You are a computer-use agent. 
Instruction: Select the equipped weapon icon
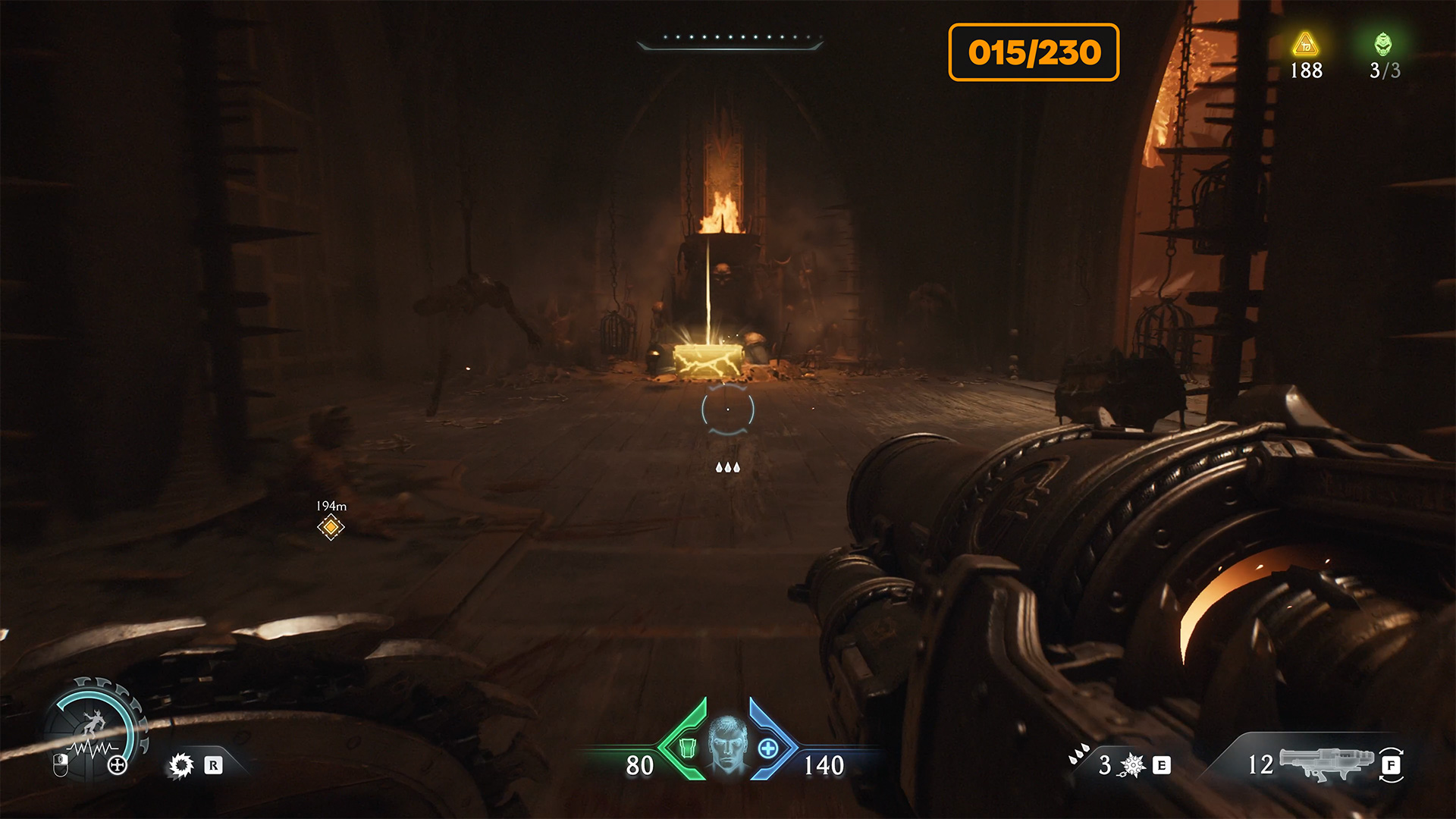click(1327, 763)
